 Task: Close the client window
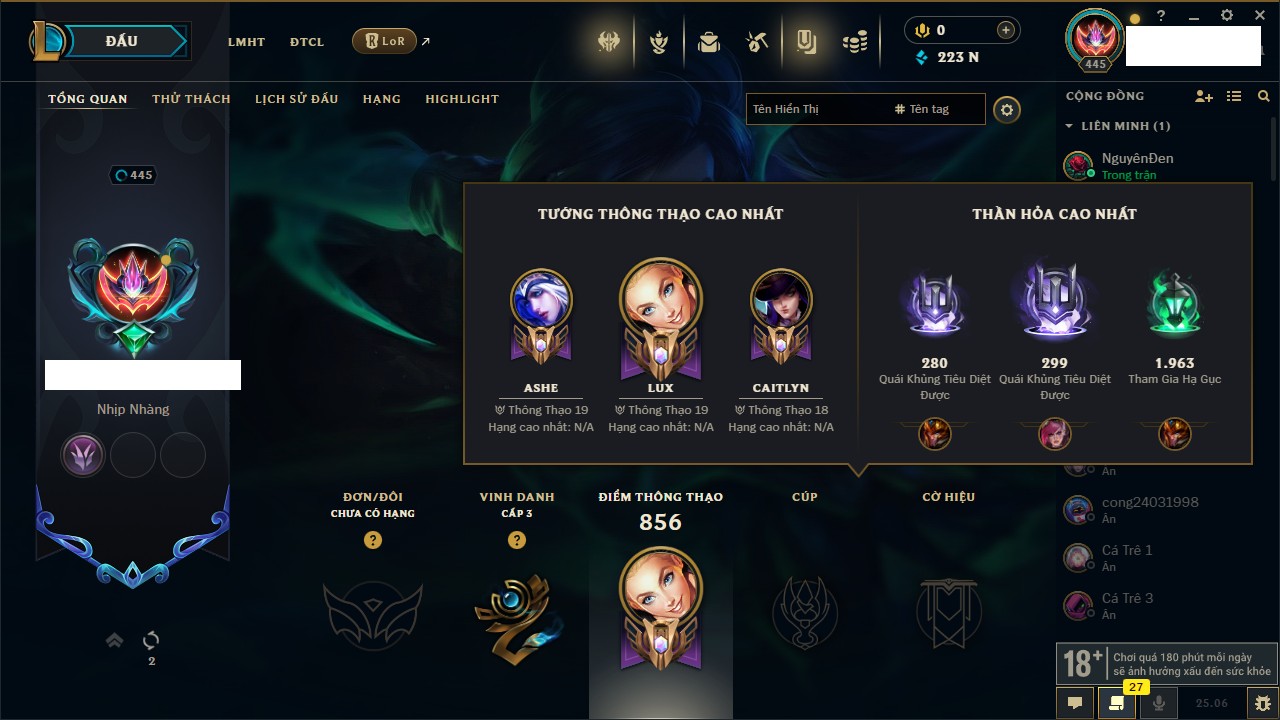[x=1260, y=15]
